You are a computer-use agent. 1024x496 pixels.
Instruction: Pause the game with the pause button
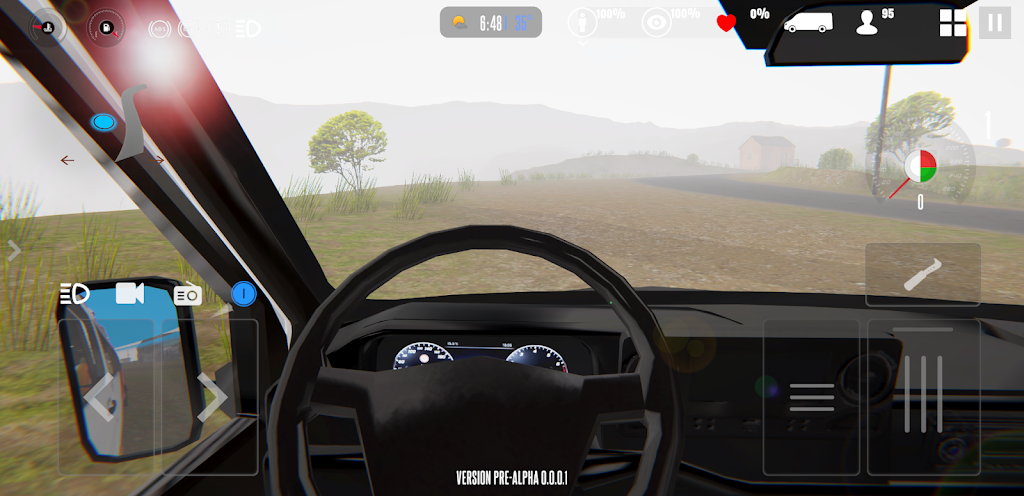[x=994, y=22]
